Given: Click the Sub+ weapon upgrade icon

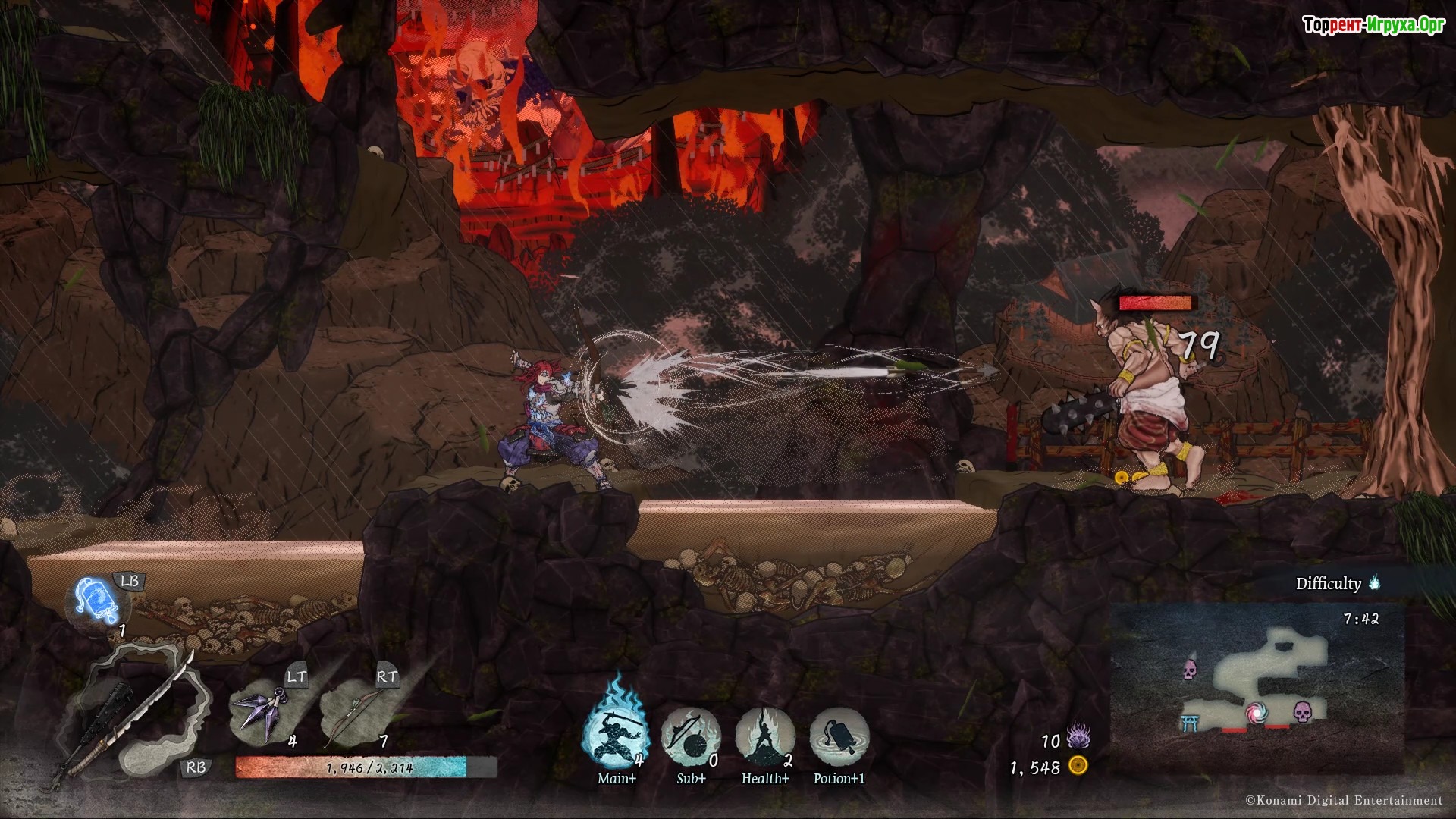Looking at the screenshot, I should tap(690, 736).
